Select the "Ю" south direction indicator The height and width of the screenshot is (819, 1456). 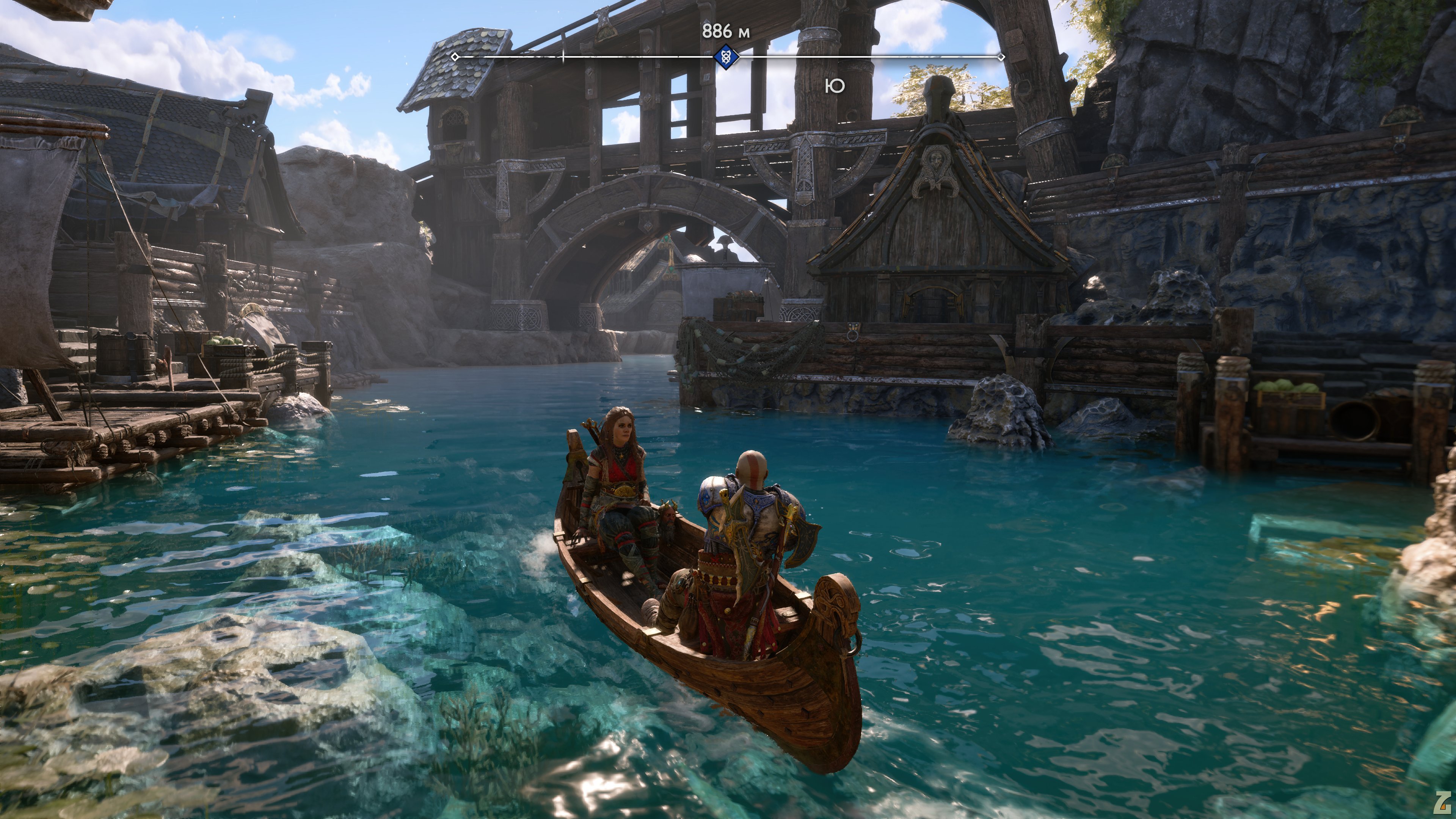[835, 86]
